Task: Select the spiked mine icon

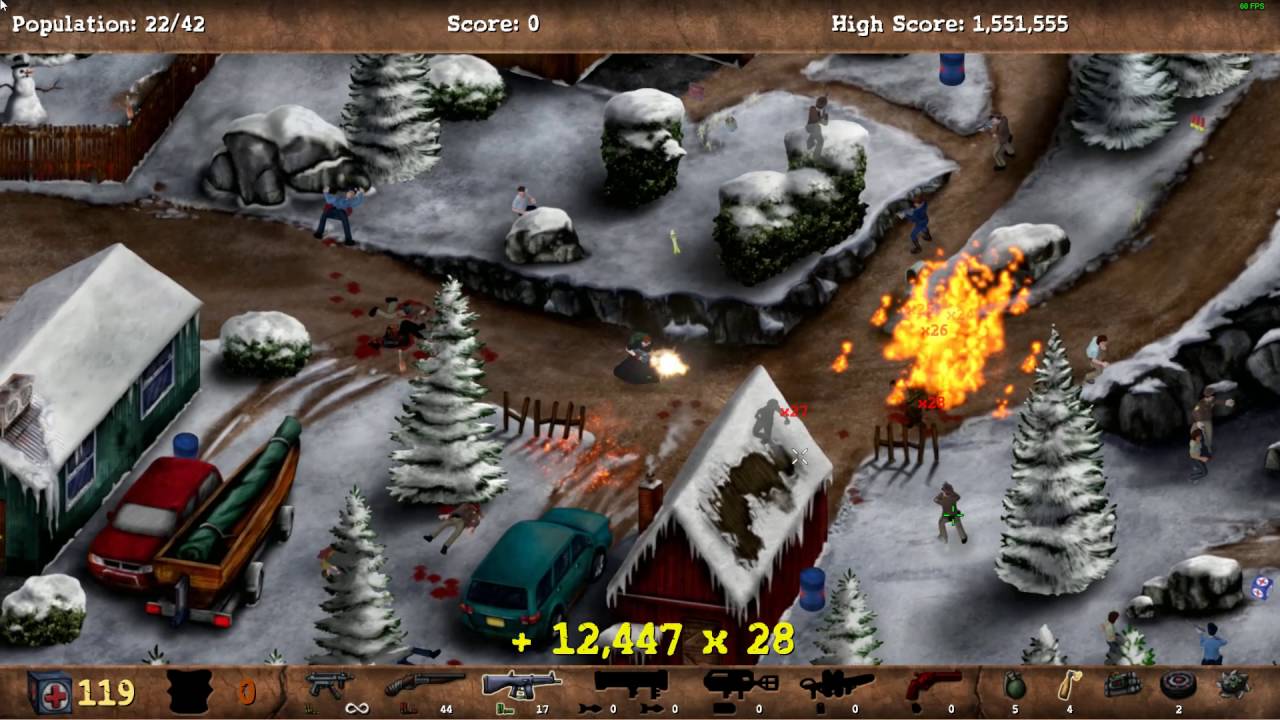Action: click(x=1232, y=686)
